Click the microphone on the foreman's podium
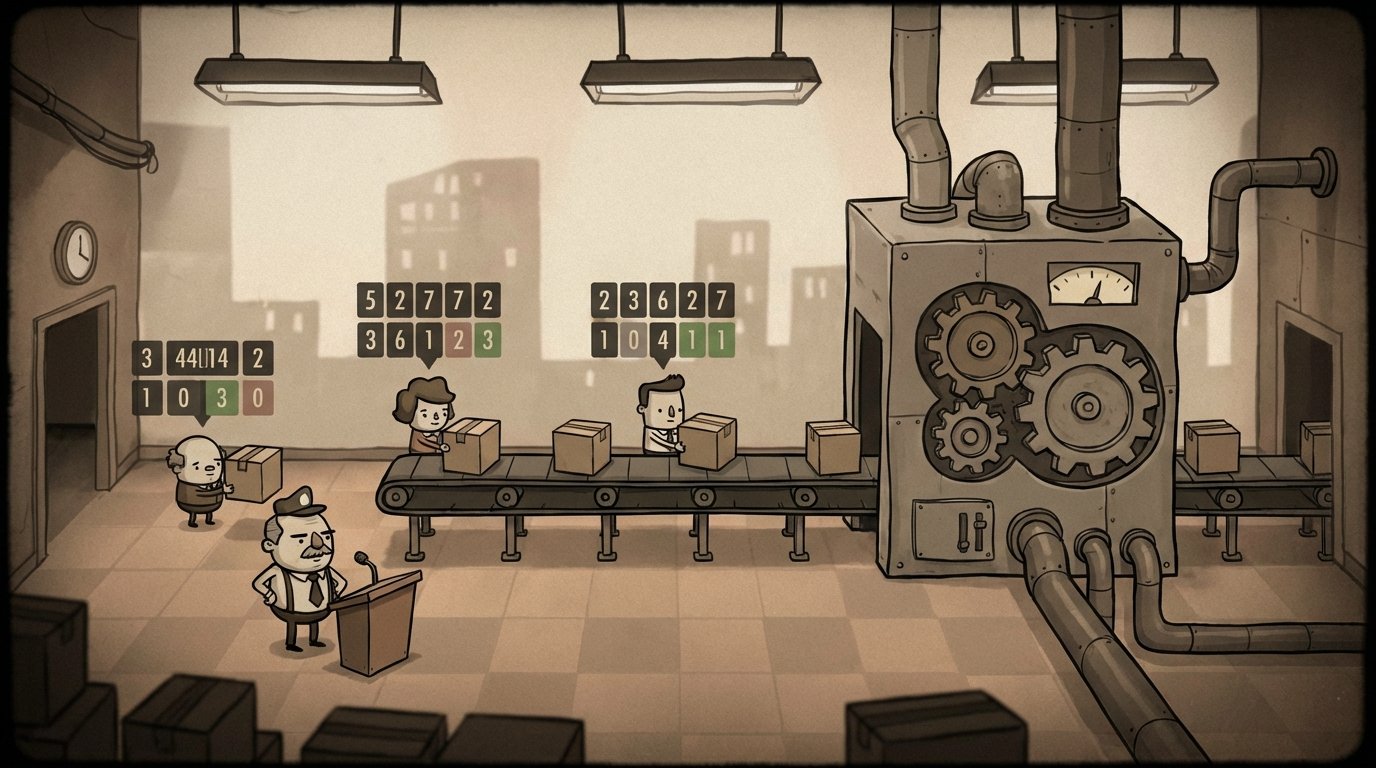Viewport: 1376px width, 768px height. [363, 558]
